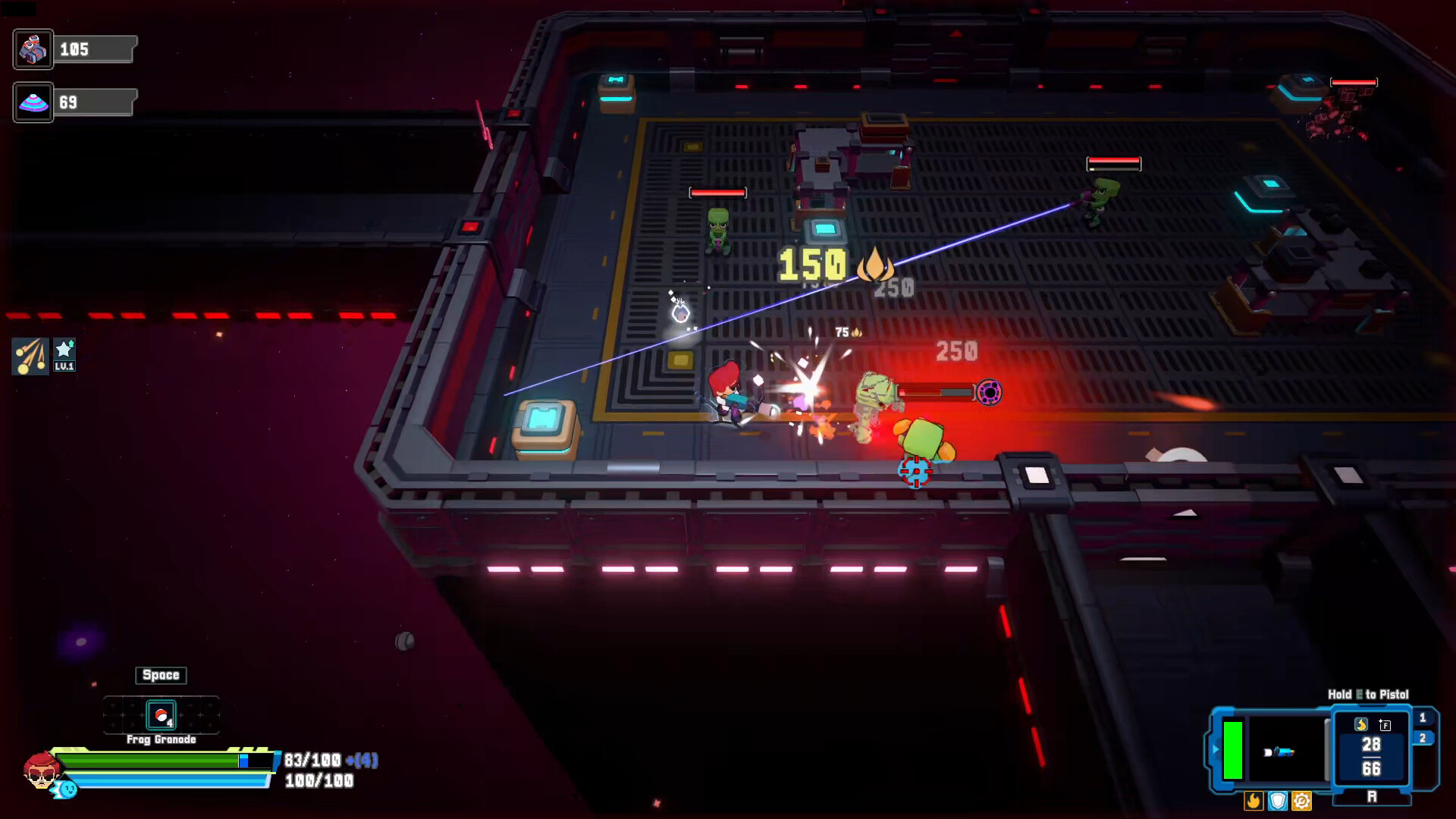Click the LV.1 star upgrade icon

(64, 353)
